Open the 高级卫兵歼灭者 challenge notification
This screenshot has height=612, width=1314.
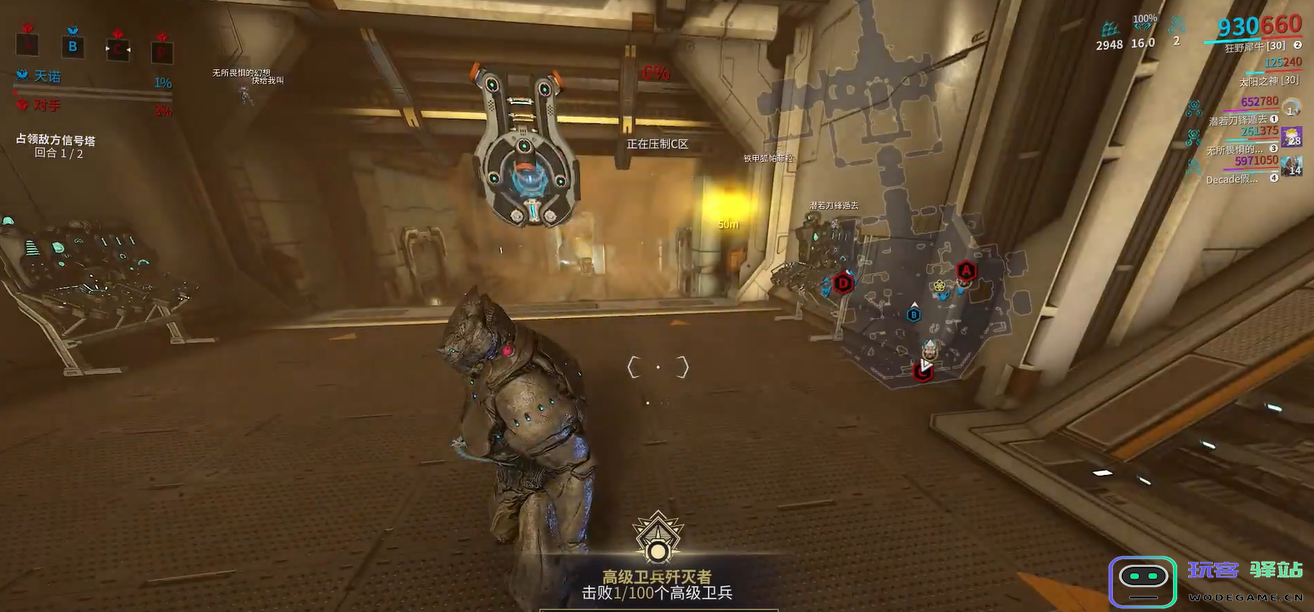[x=657, y=568]
